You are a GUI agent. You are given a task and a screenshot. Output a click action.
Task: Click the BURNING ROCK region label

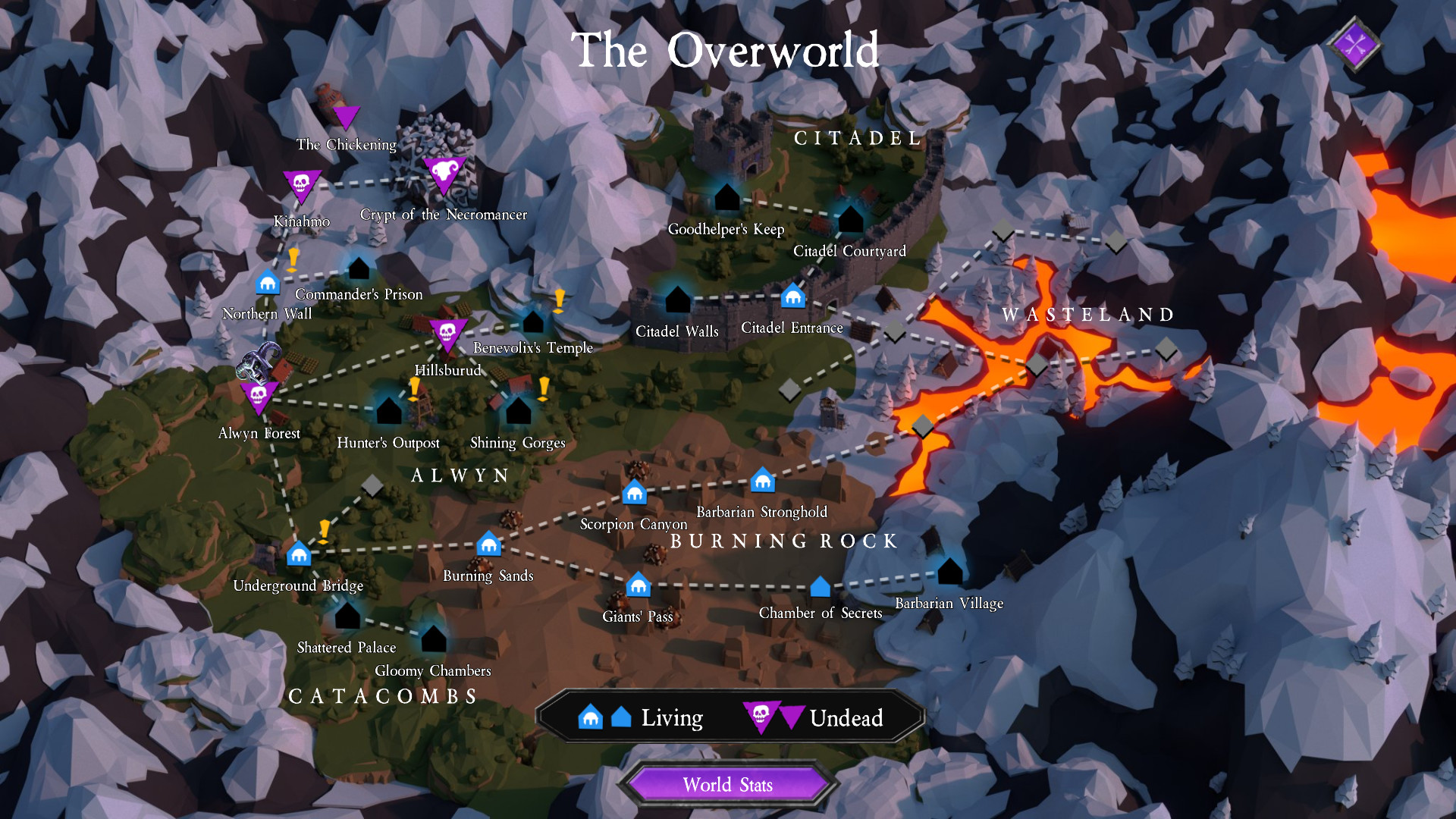(x=784, y=541)
